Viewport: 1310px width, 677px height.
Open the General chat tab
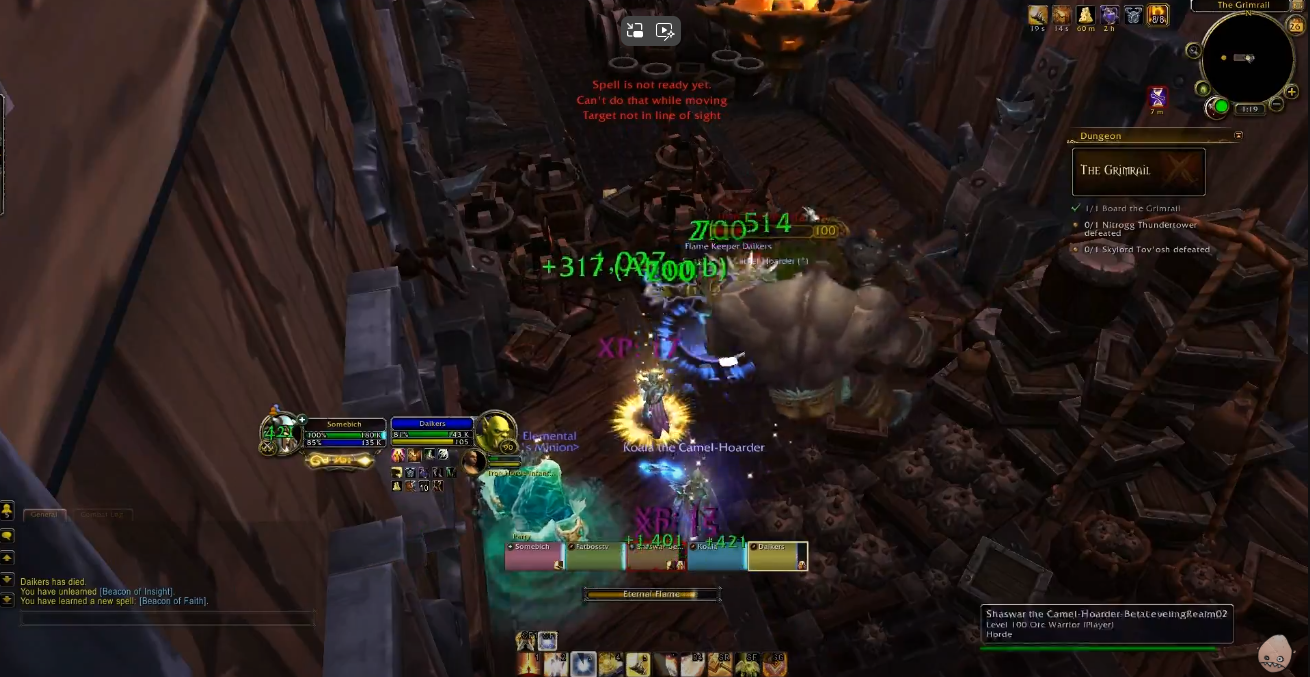tap(44, 515)
